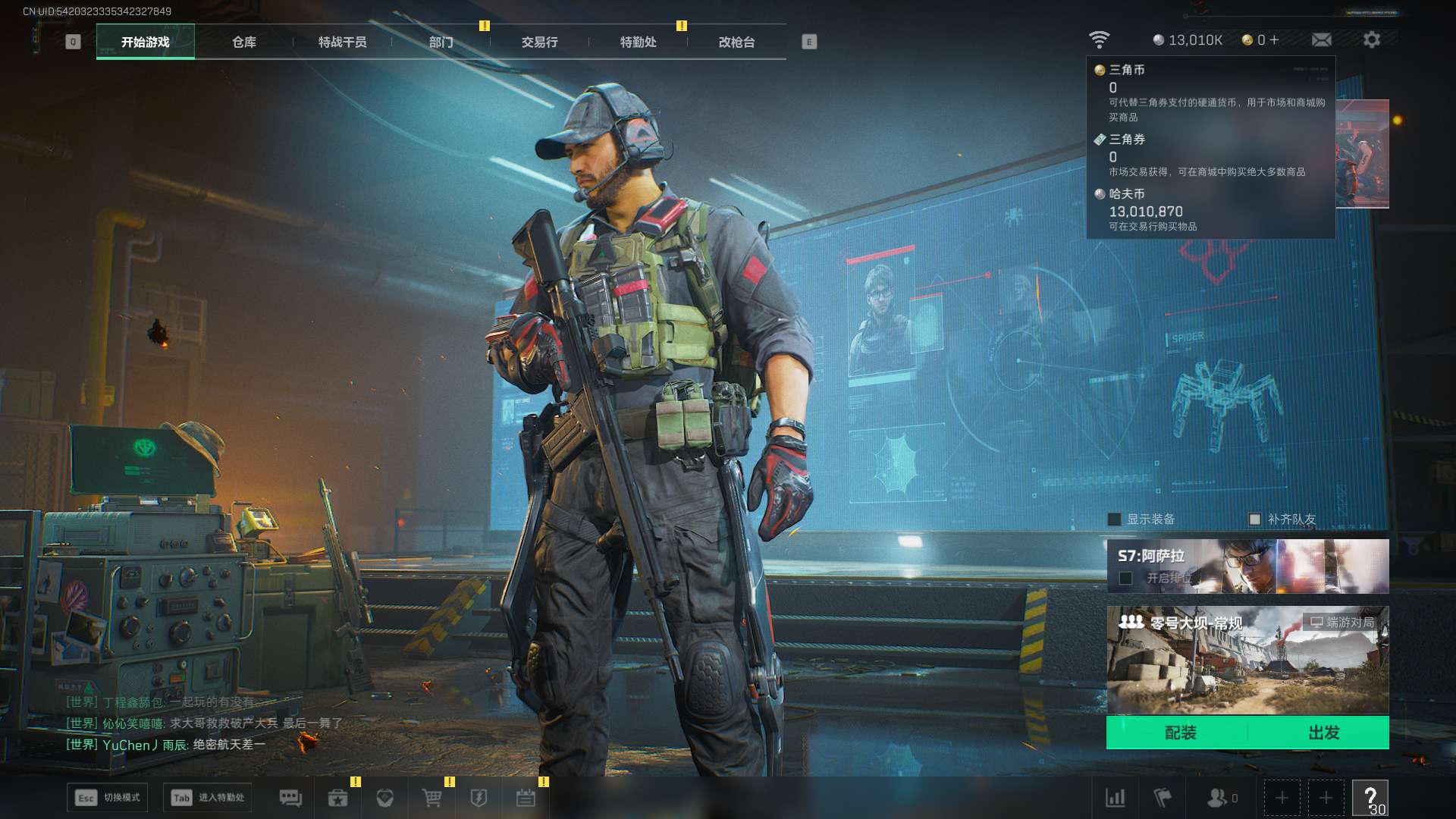Switch to the 仓库 tab

pos(243,42)
